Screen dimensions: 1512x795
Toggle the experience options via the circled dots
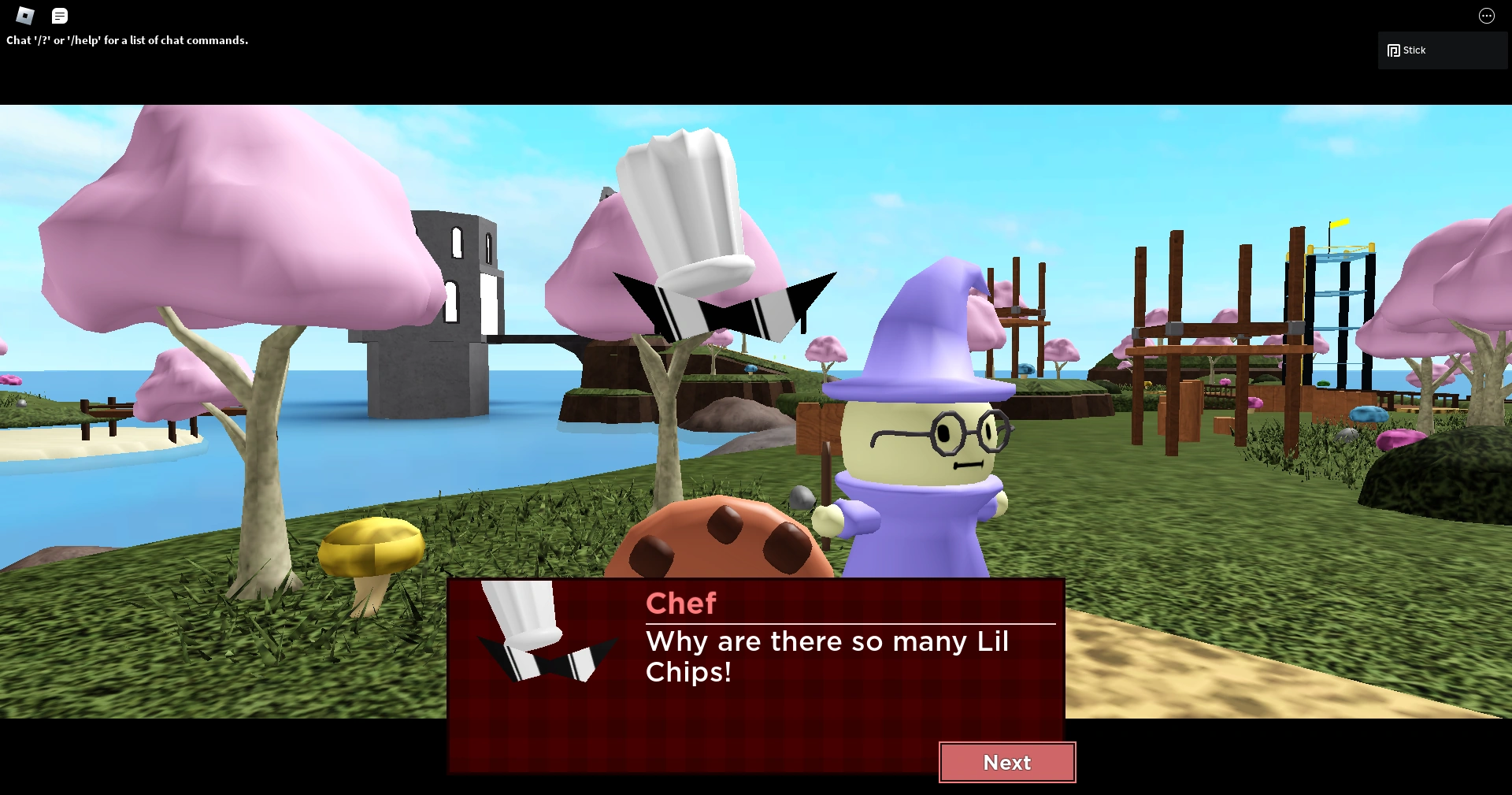pos(1486,16)
